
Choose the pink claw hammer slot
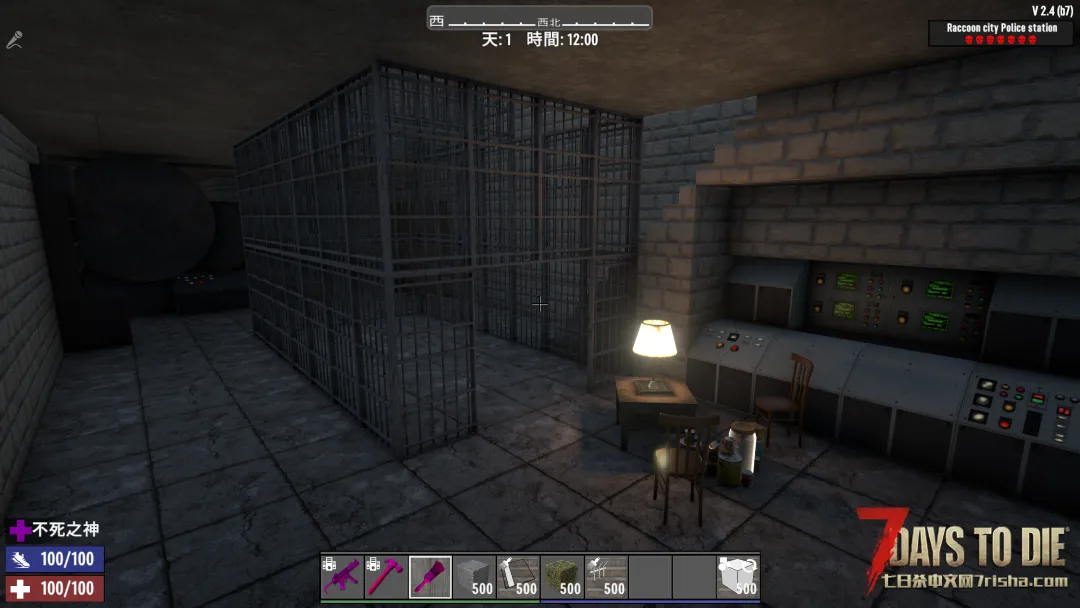386,577
